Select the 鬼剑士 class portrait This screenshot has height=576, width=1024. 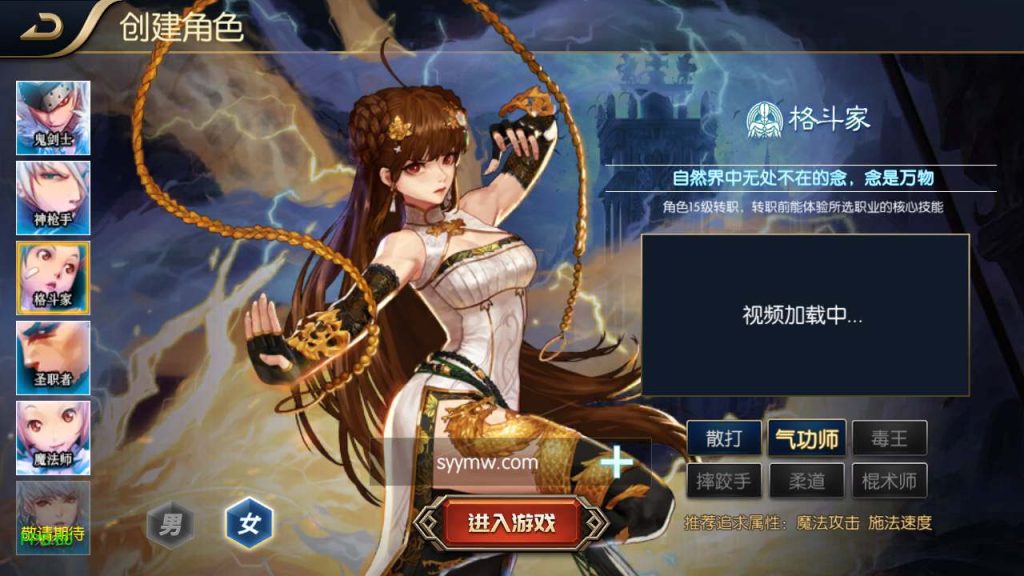53,118
